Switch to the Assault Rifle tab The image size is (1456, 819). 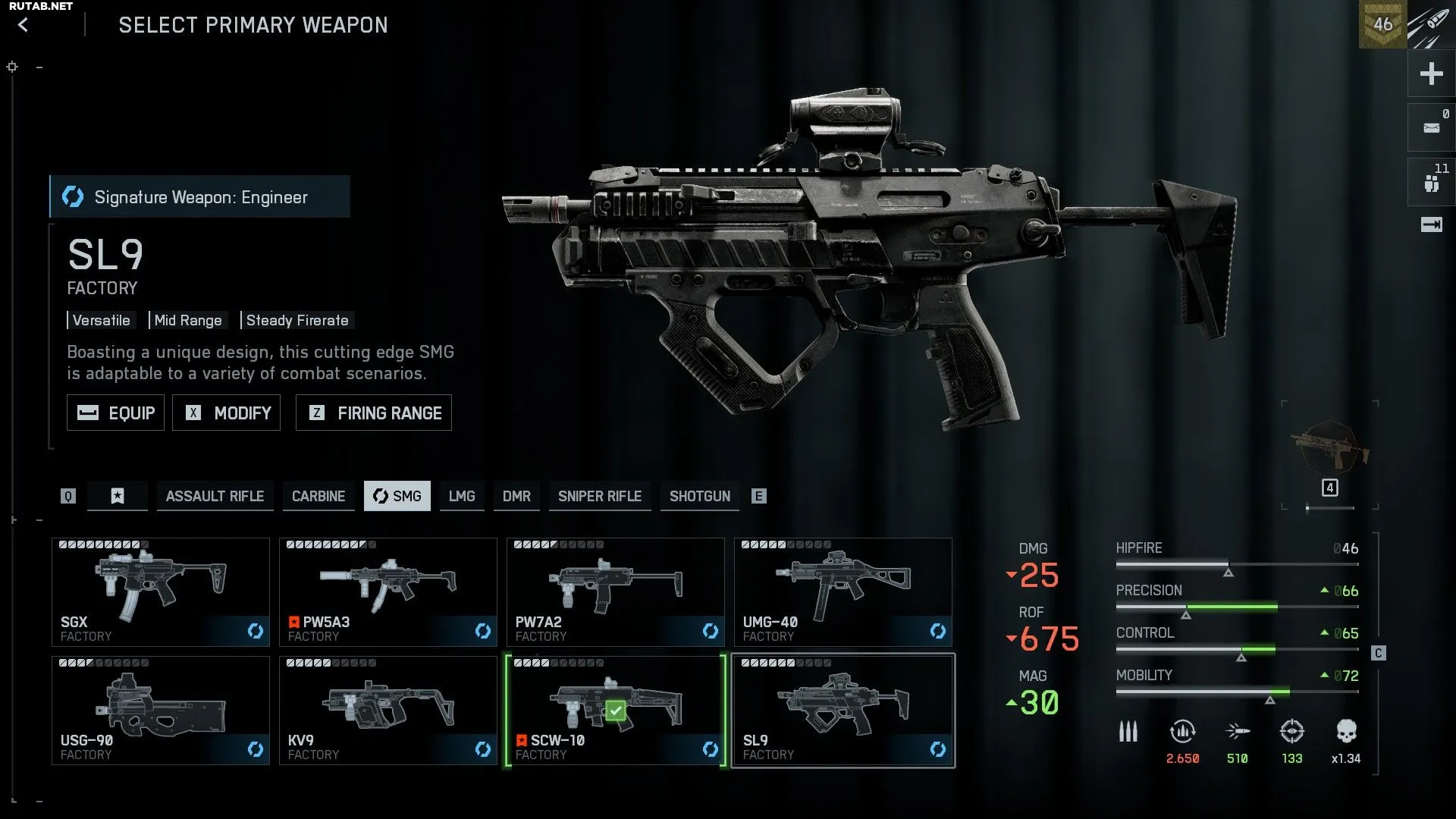[x=215, y=496]
